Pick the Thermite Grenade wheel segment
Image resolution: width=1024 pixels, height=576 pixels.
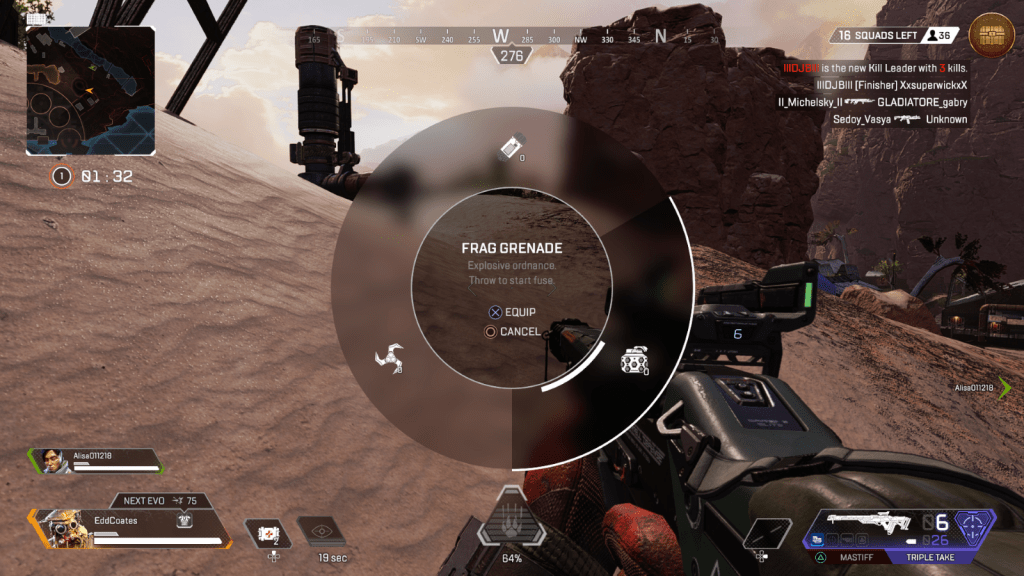(512, 147)
